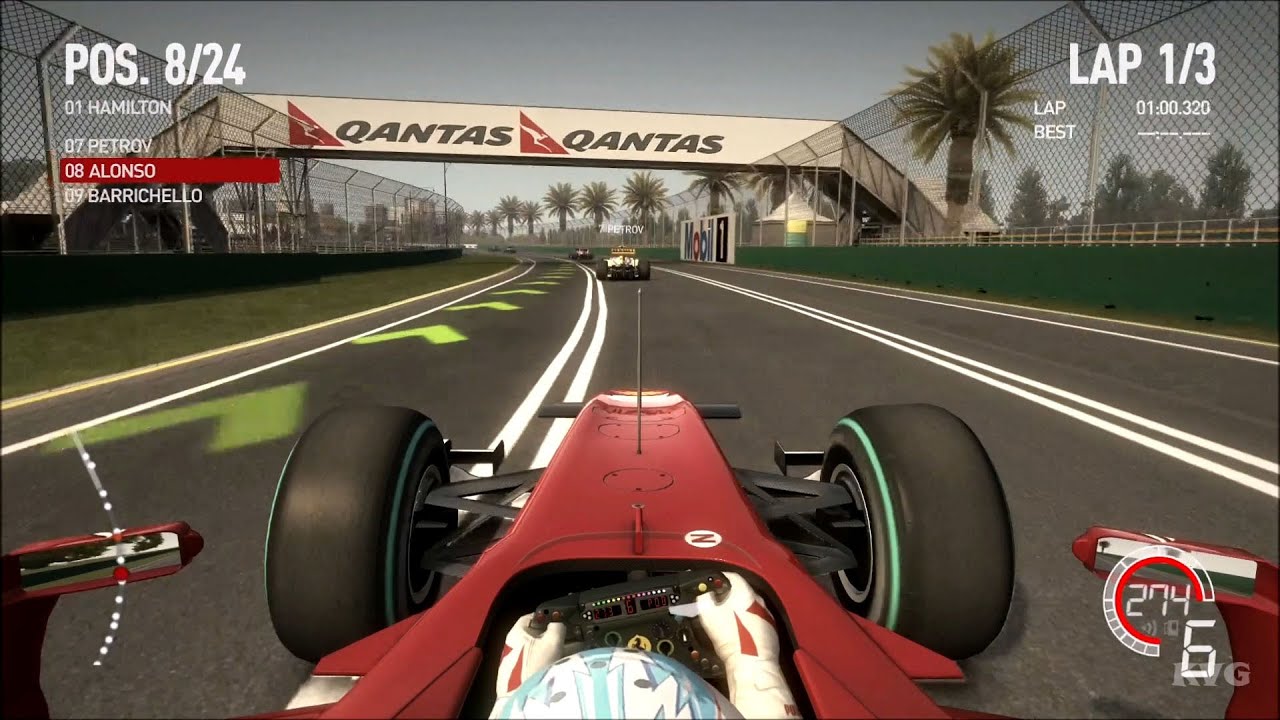Click the yellow button on the steering wheel
The image size is (1280, 720).
702,586
